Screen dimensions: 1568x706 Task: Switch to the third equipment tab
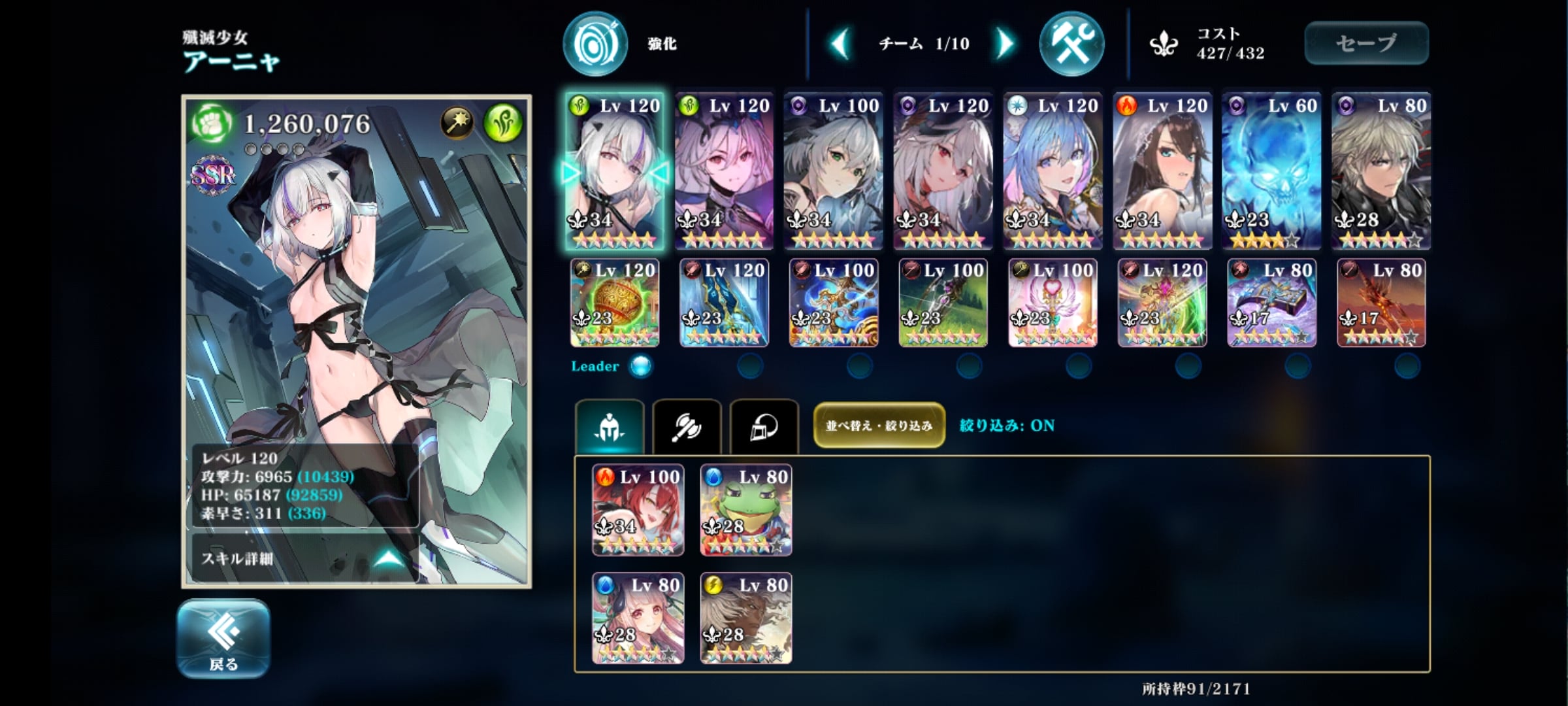764,427
